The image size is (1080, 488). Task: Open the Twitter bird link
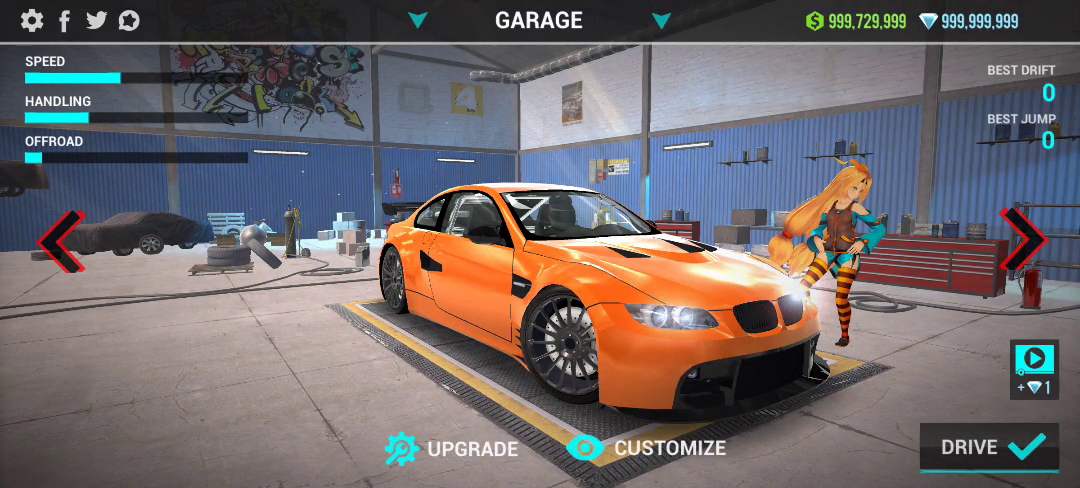pyautogui.click(x=96, y=20)
